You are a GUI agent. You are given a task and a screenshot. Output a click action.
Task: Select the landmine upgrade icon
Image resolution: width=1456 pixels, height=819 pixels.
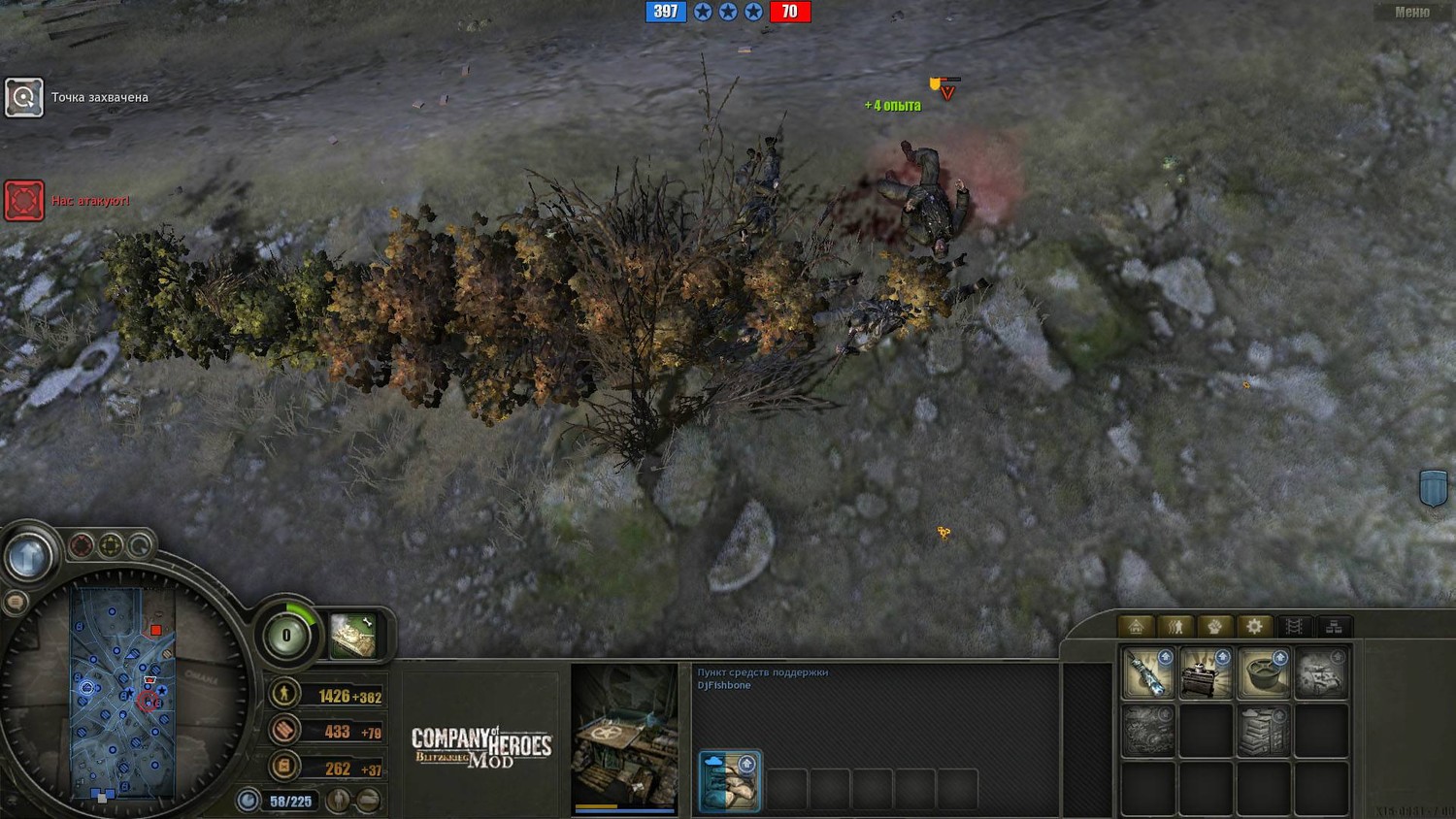click(1263, 672)
